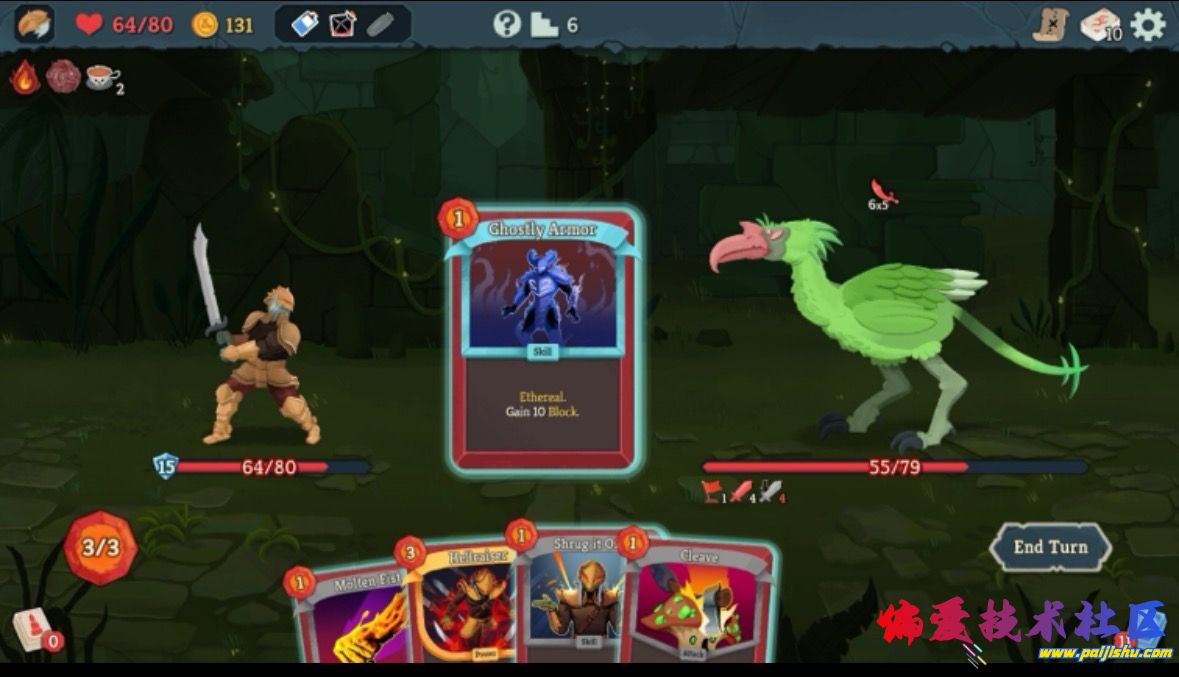View the deck card pile icon
Screen dimensions: 1179x677
click(1099, 25)
